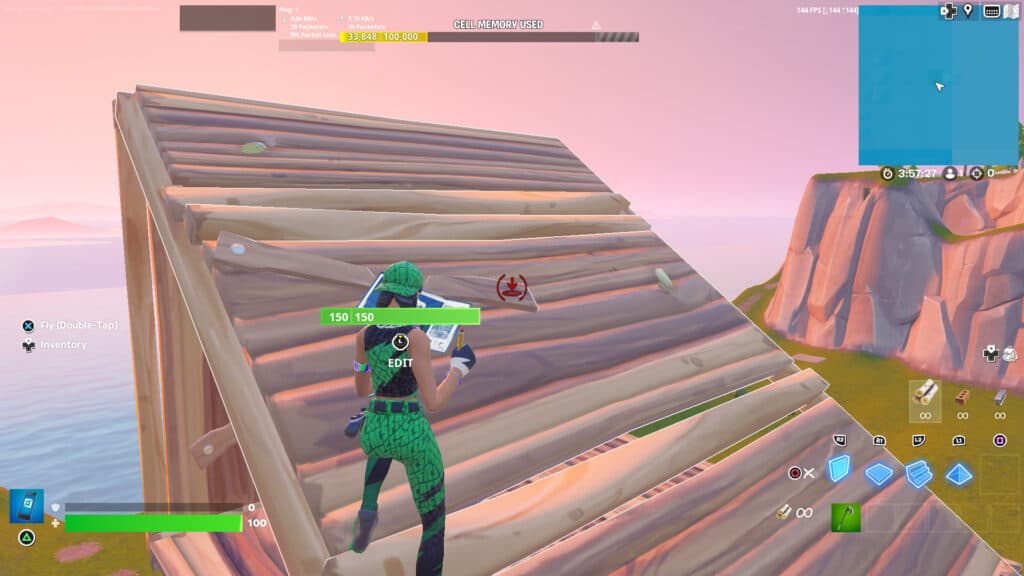
Task: Open the creative phone tool icon
Action: click(27, 506)
